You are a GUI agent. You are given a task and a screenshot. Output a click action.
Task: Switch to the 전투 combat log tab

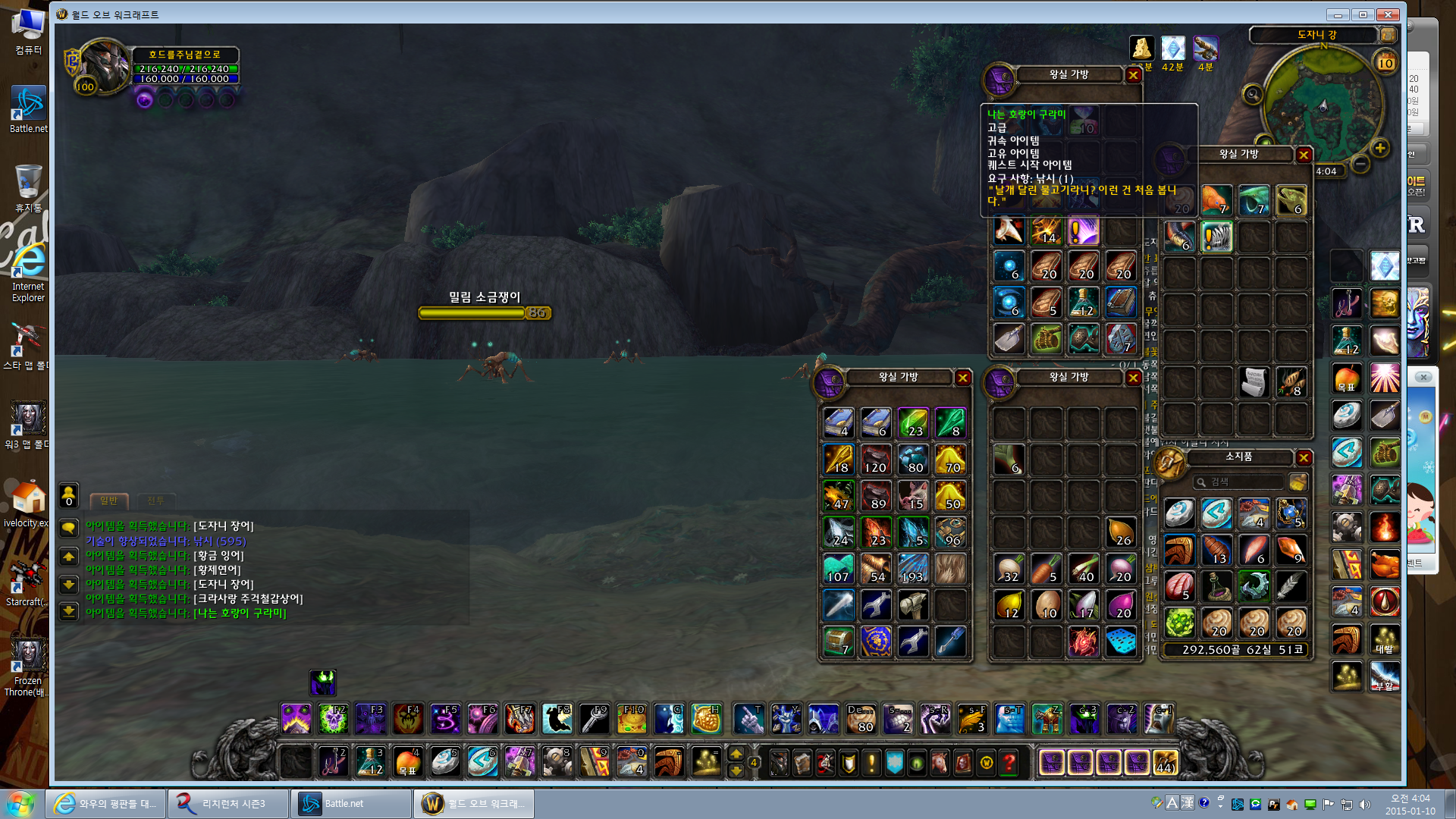(x=155, y=500)
